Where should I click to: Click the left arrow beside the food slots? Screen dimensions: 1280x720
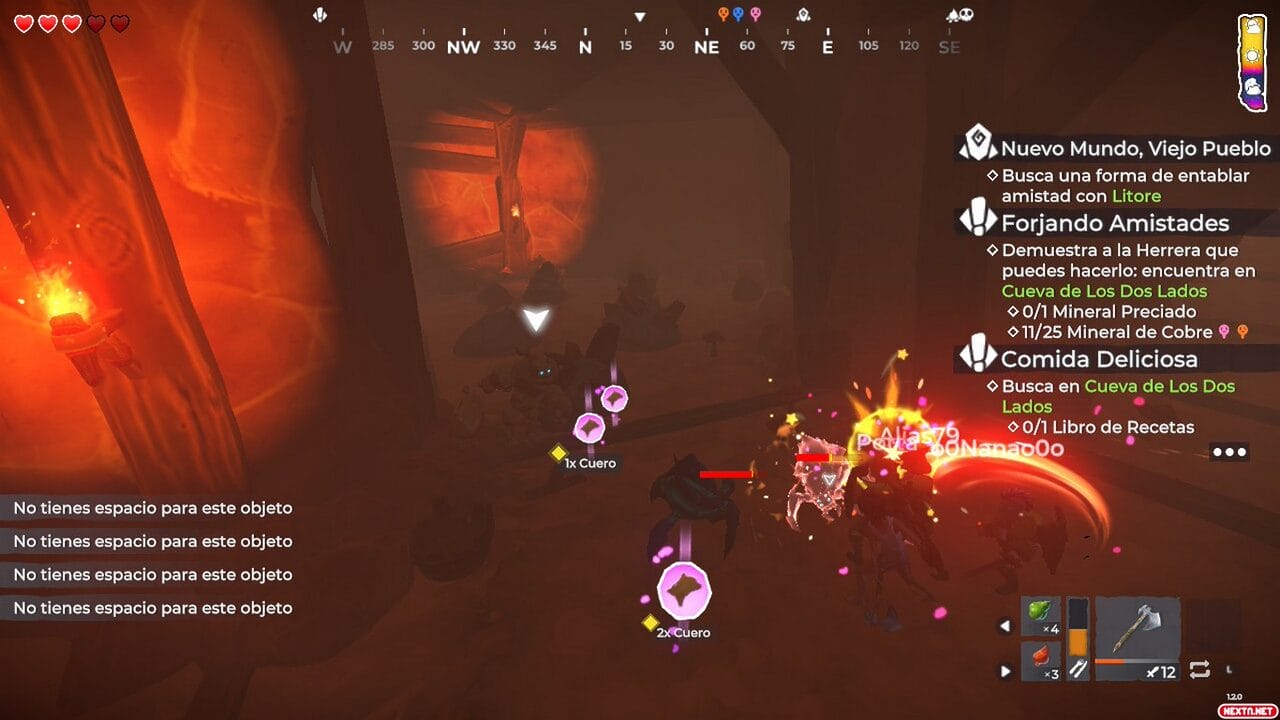click(x=1005, y=627)
